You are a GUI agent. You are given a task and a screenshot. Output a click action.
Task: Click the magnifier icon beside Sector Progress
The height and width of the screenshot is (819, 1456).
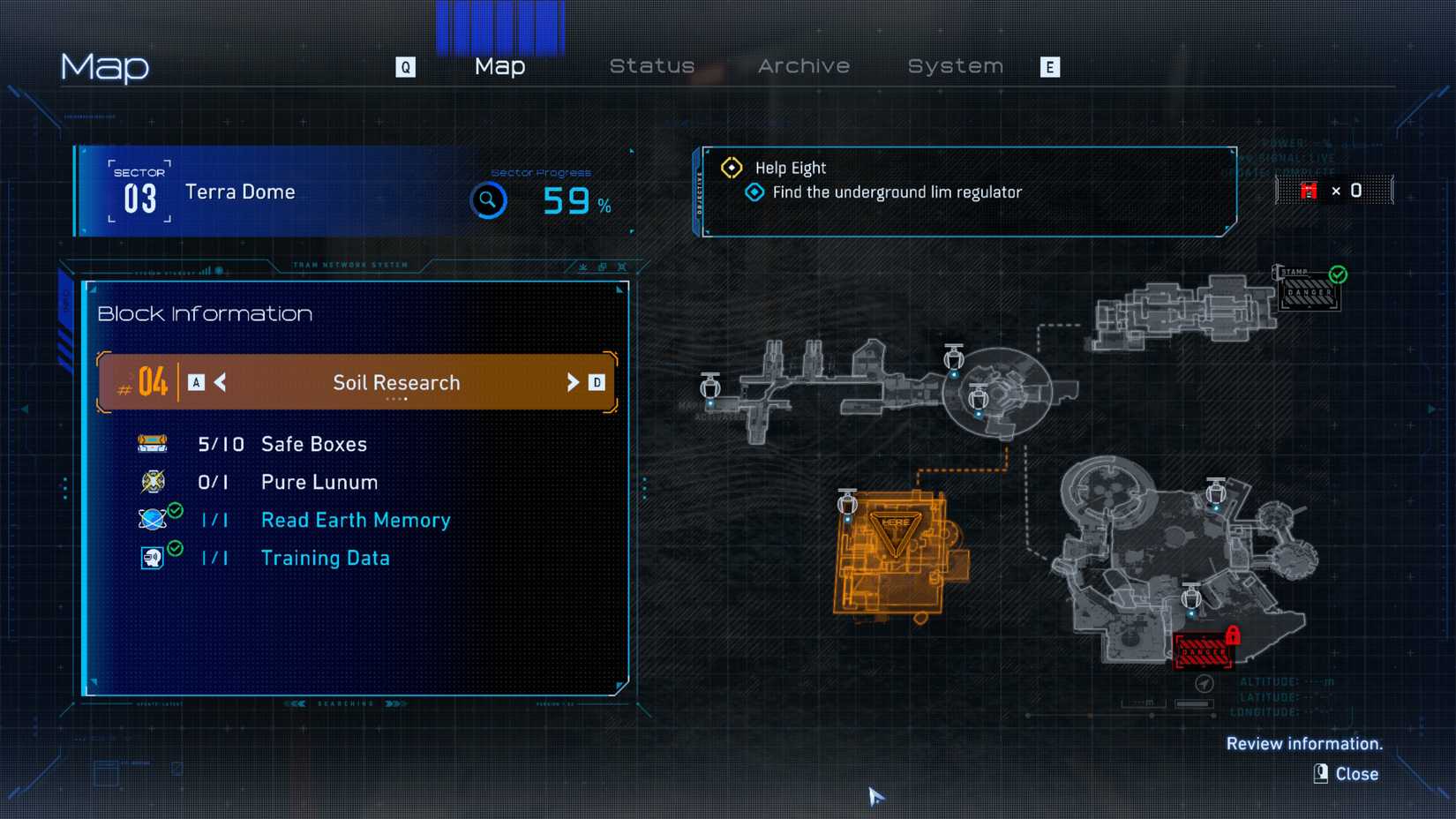pyautogui.click(x=488, y=200)
